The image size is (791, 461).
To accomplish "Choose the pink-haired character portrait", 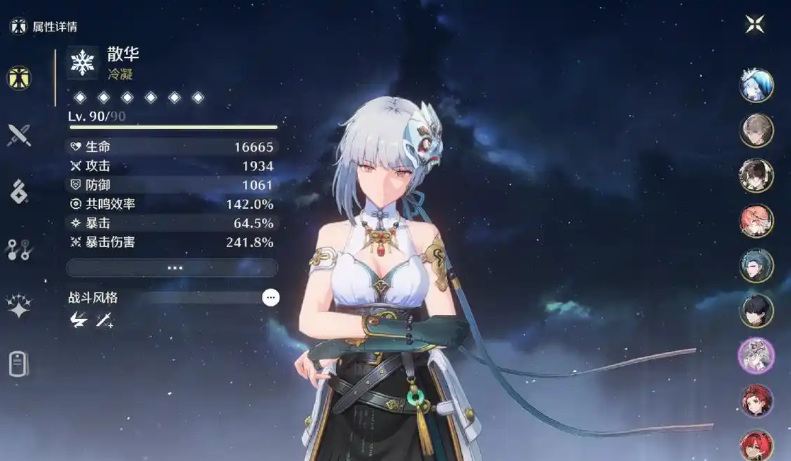I will (756, 220).
